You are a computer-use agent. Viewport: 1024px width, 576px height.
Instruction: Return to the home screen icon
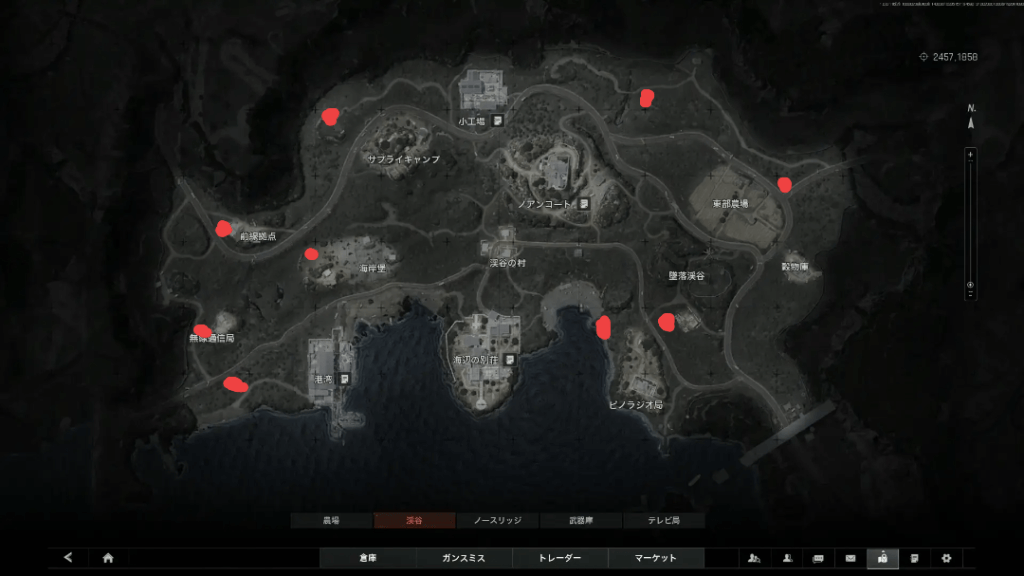108,558
